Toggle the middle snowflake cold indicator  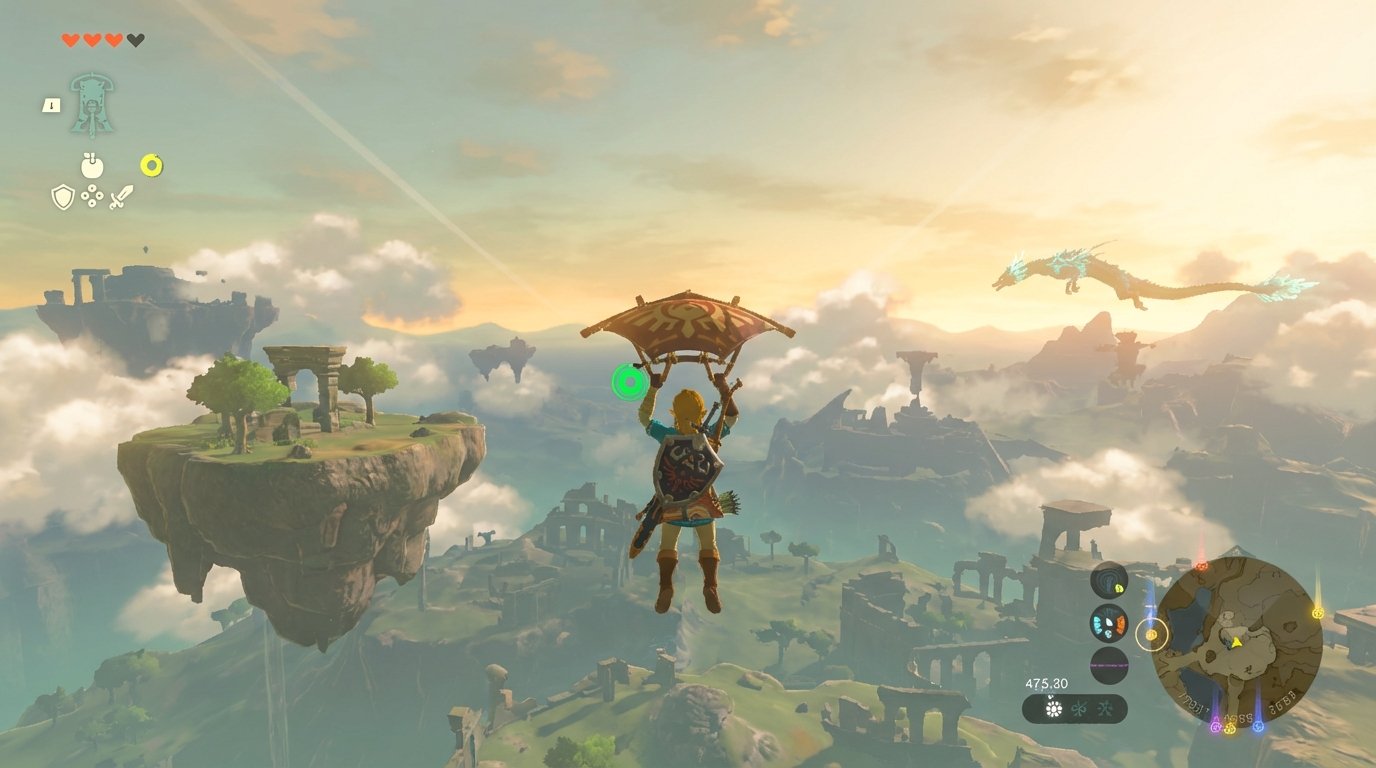click(x=1079, y=709)
